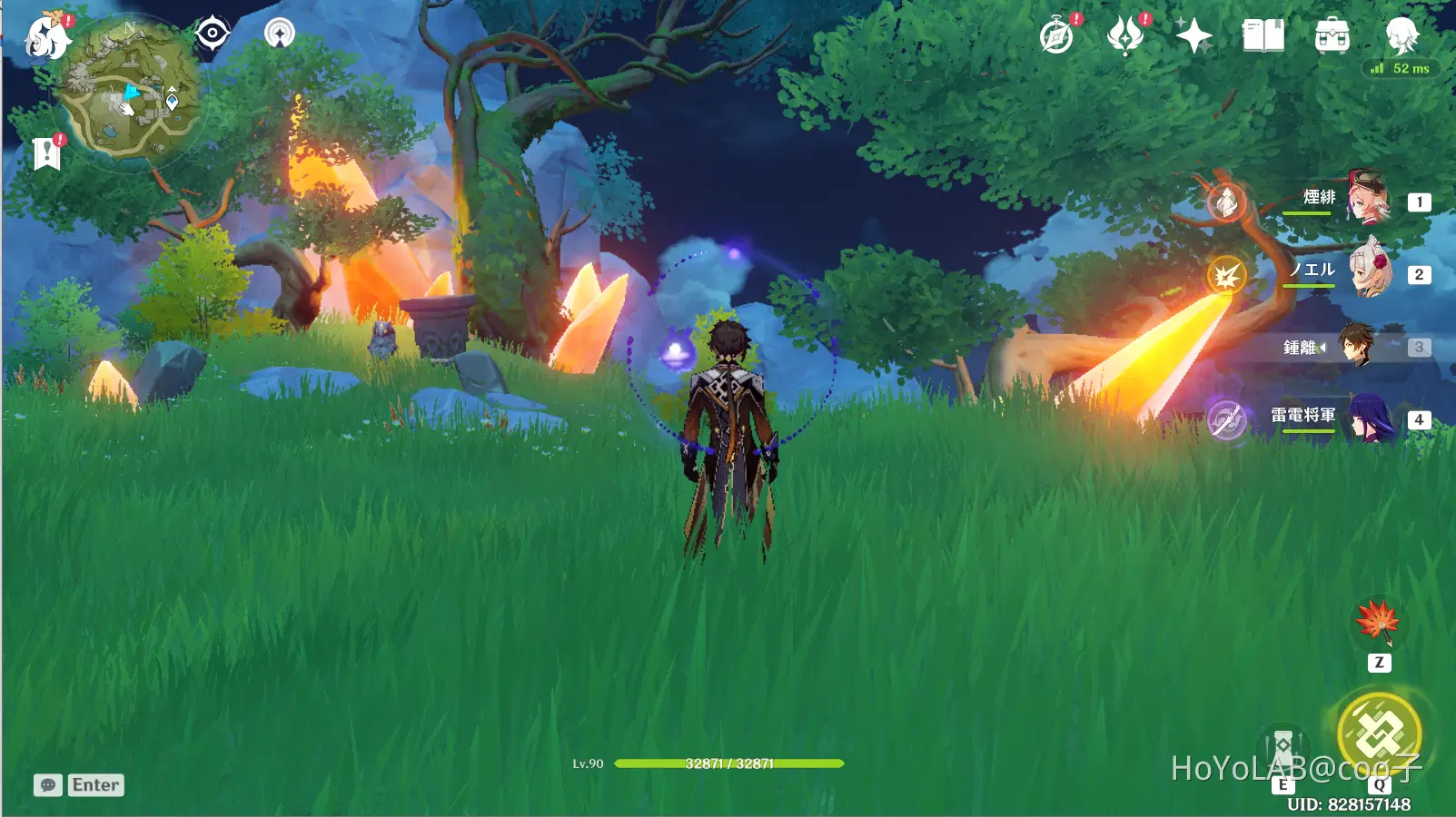The height and width of the screenshot is (817, 1456).
Task: Open the Paimon menu
Action: [46, 37]
